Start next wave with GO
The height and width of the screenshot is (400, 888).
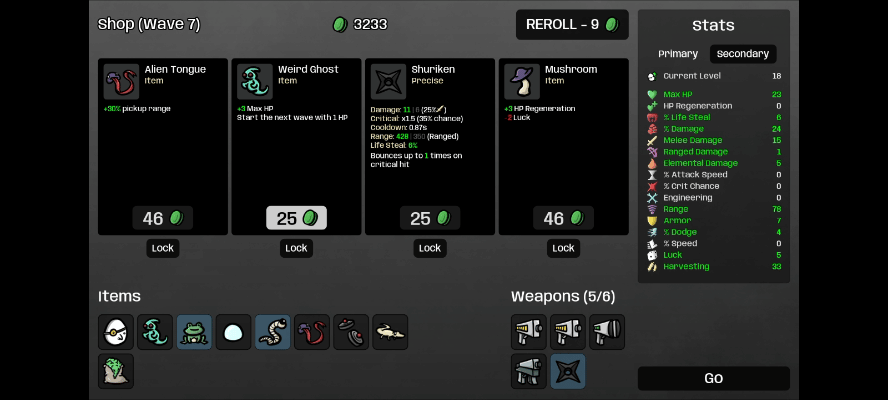coord(713,379)
